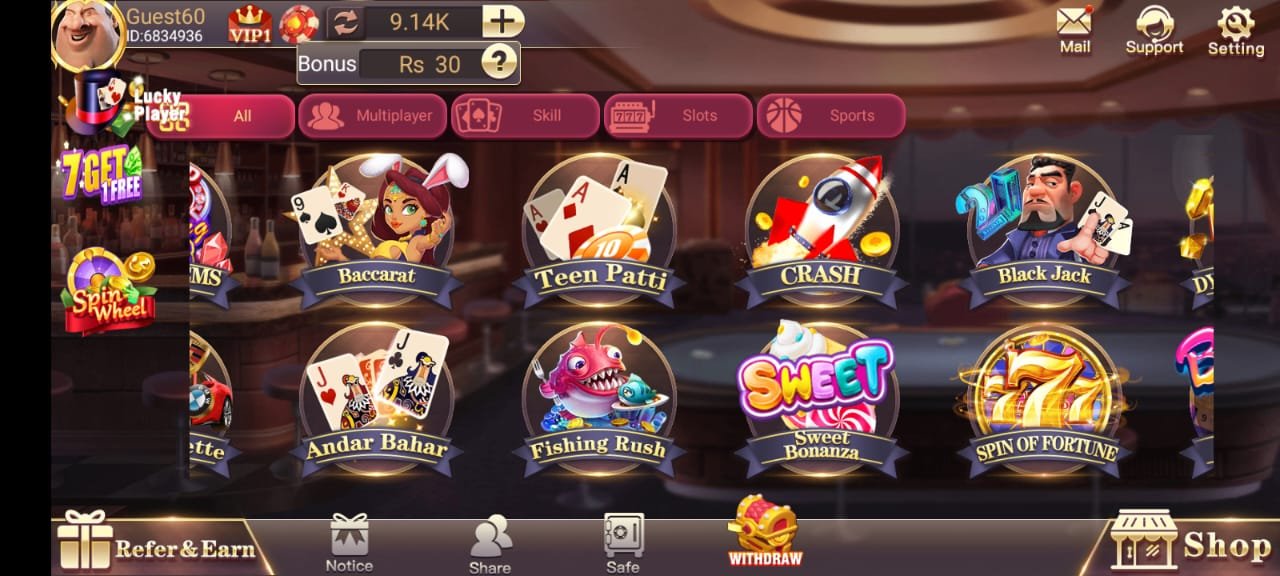
Task: Switch to the Multiplayer tab
Action: coord(374,116)
